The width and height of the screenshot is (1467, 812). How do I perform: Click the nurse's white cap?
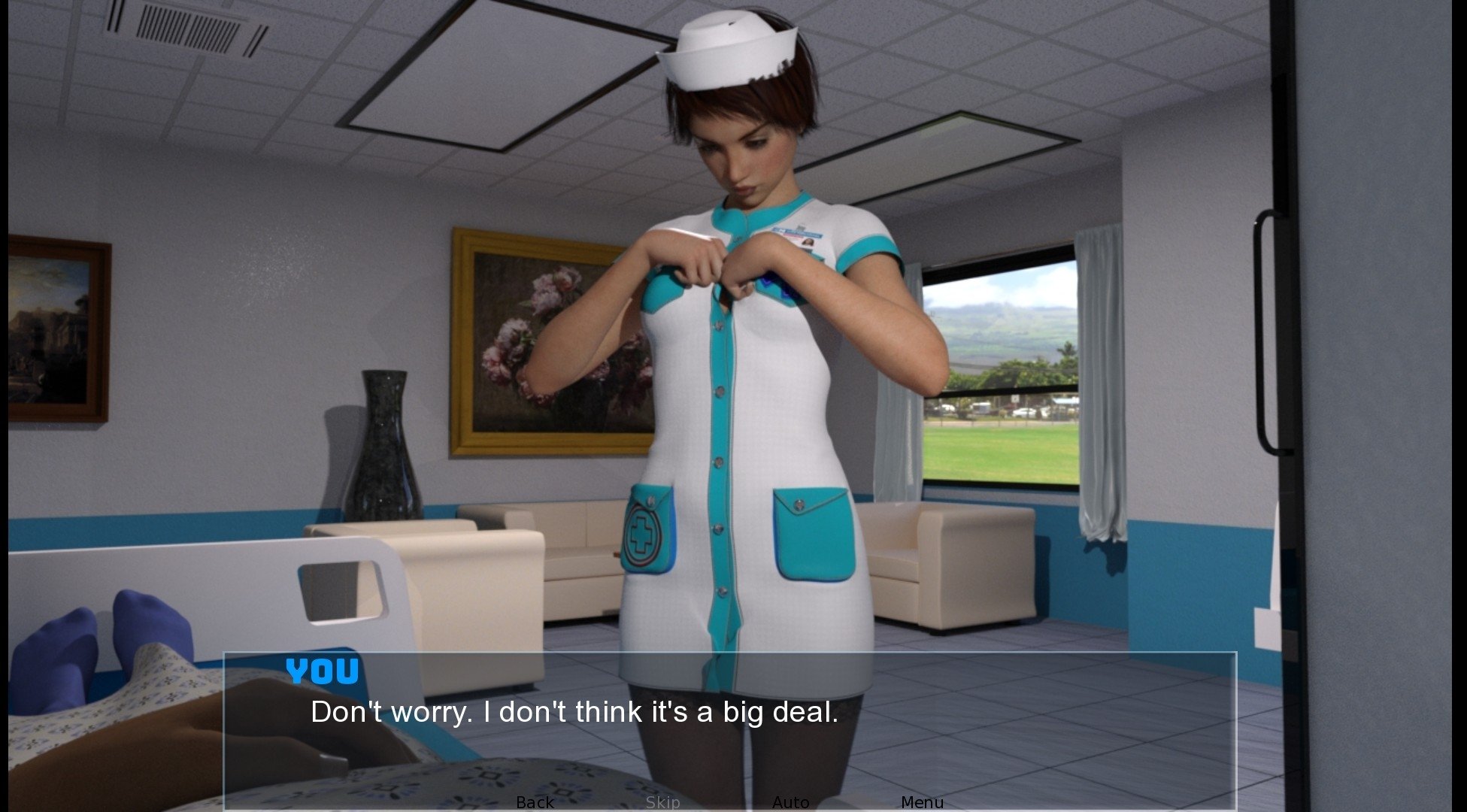click(x=726, y=45)
